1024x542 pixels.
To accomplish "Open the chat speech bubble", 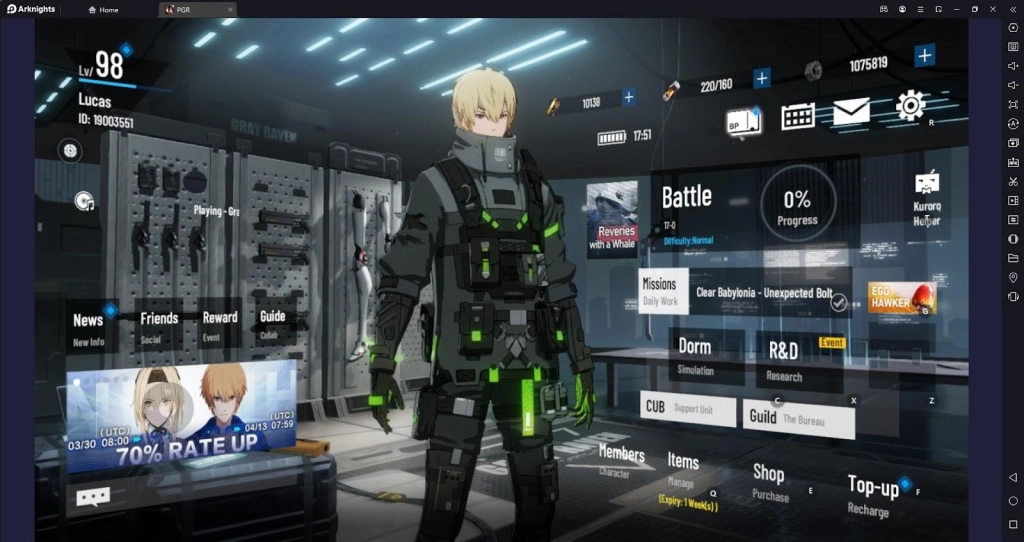I will [x=93, y=496].
